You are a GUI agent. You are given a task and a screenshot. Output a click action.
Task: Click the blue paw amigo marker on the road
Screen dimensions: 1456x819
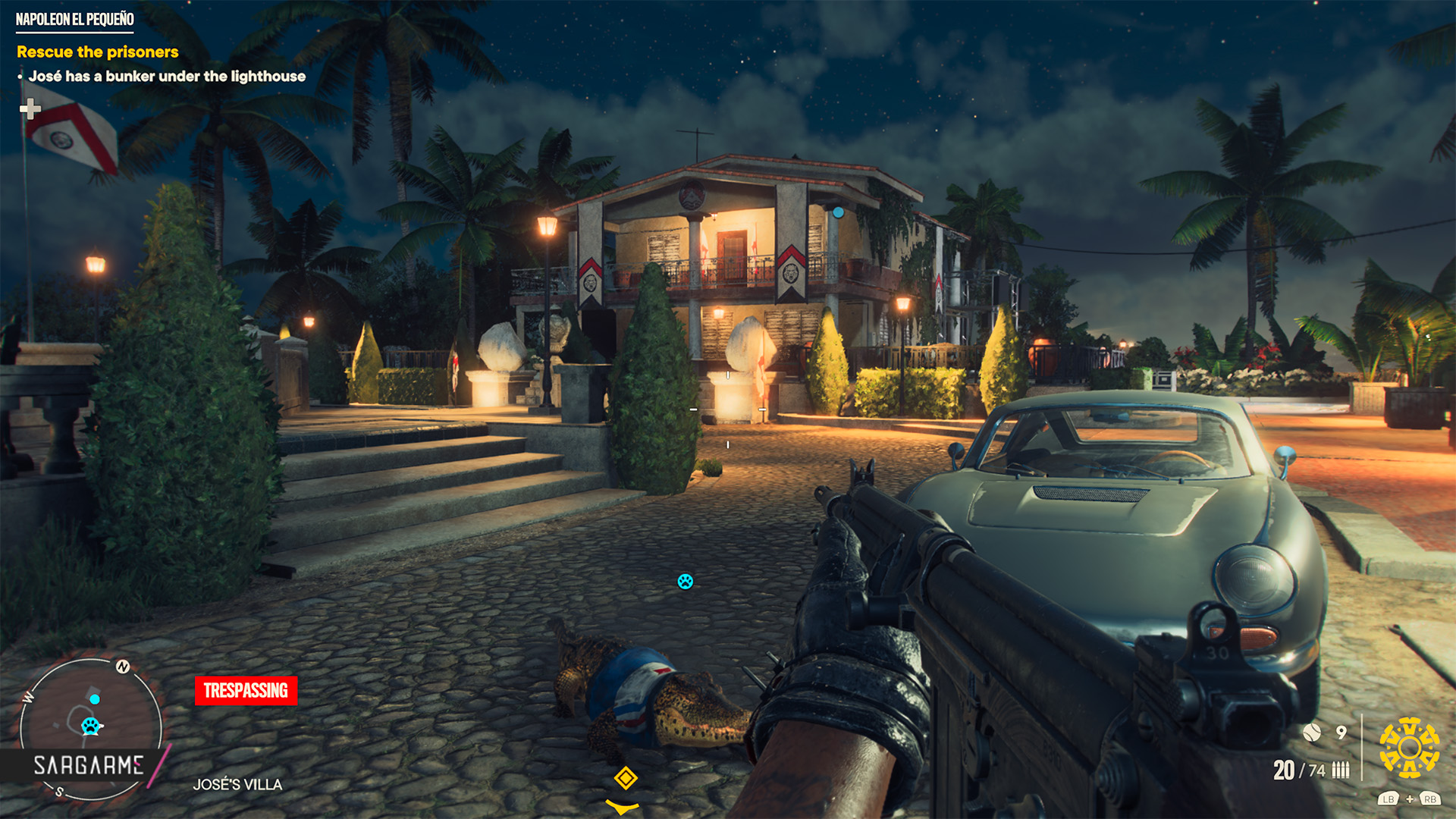pyautogui.click(x=686, y=582)
